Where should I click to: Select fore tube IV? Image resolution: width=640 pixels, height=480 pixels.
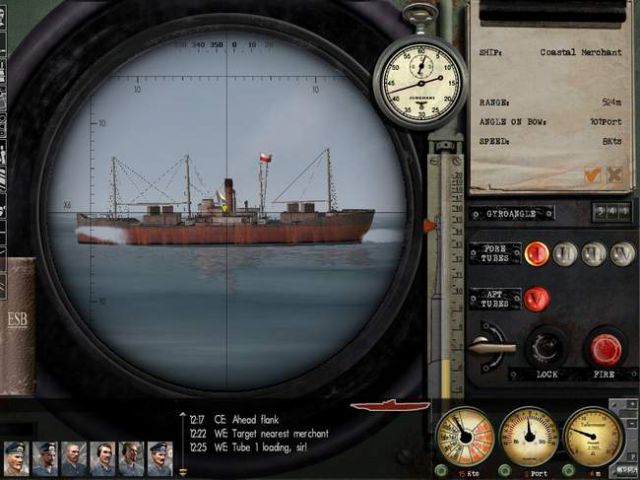(622, 254)
